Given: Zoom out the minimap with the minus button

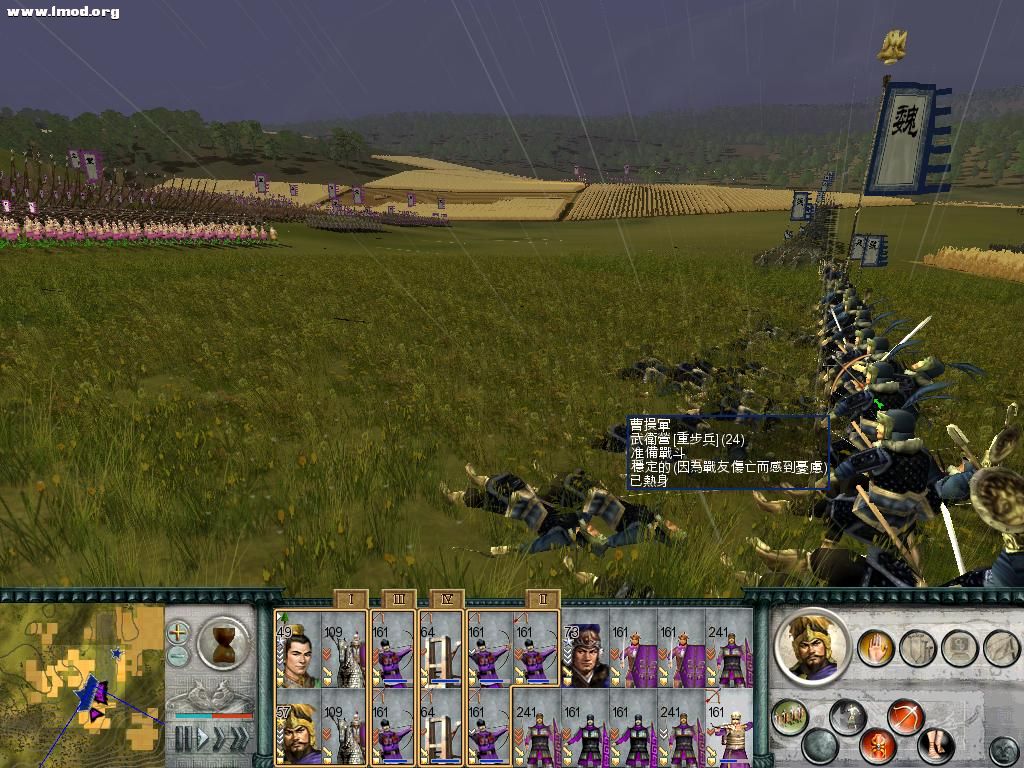Looking at the screenshot, I should click(x=178, y=655).
